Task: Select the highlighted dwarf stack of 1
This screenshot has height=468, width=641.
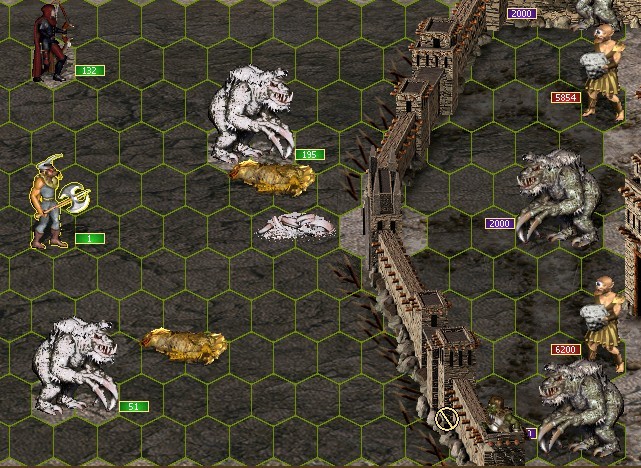Action: click(x=54, y=203)
